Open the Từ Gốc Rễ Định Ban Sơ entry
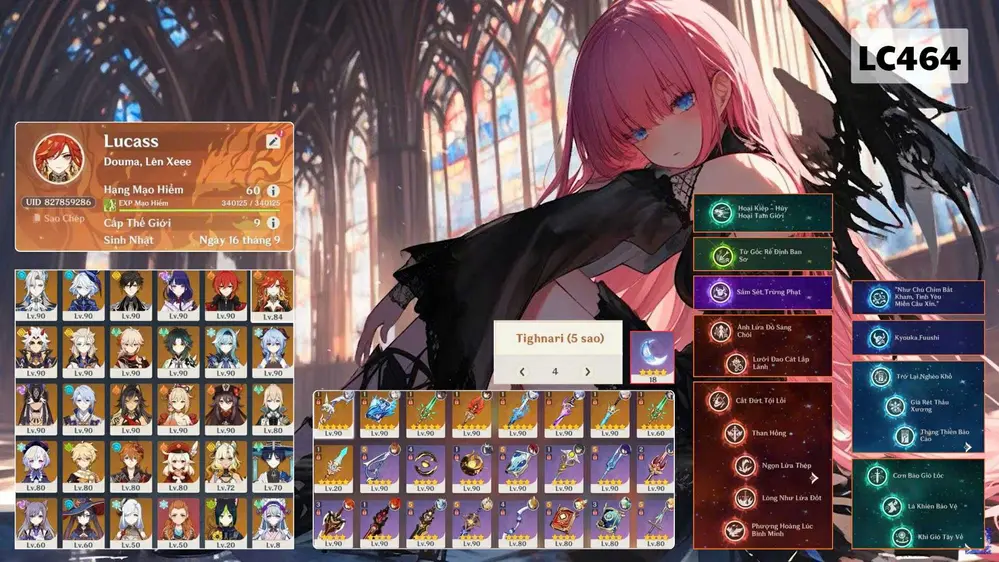The width and height of the screenshot is (999, 562). (x=762, y=254)
